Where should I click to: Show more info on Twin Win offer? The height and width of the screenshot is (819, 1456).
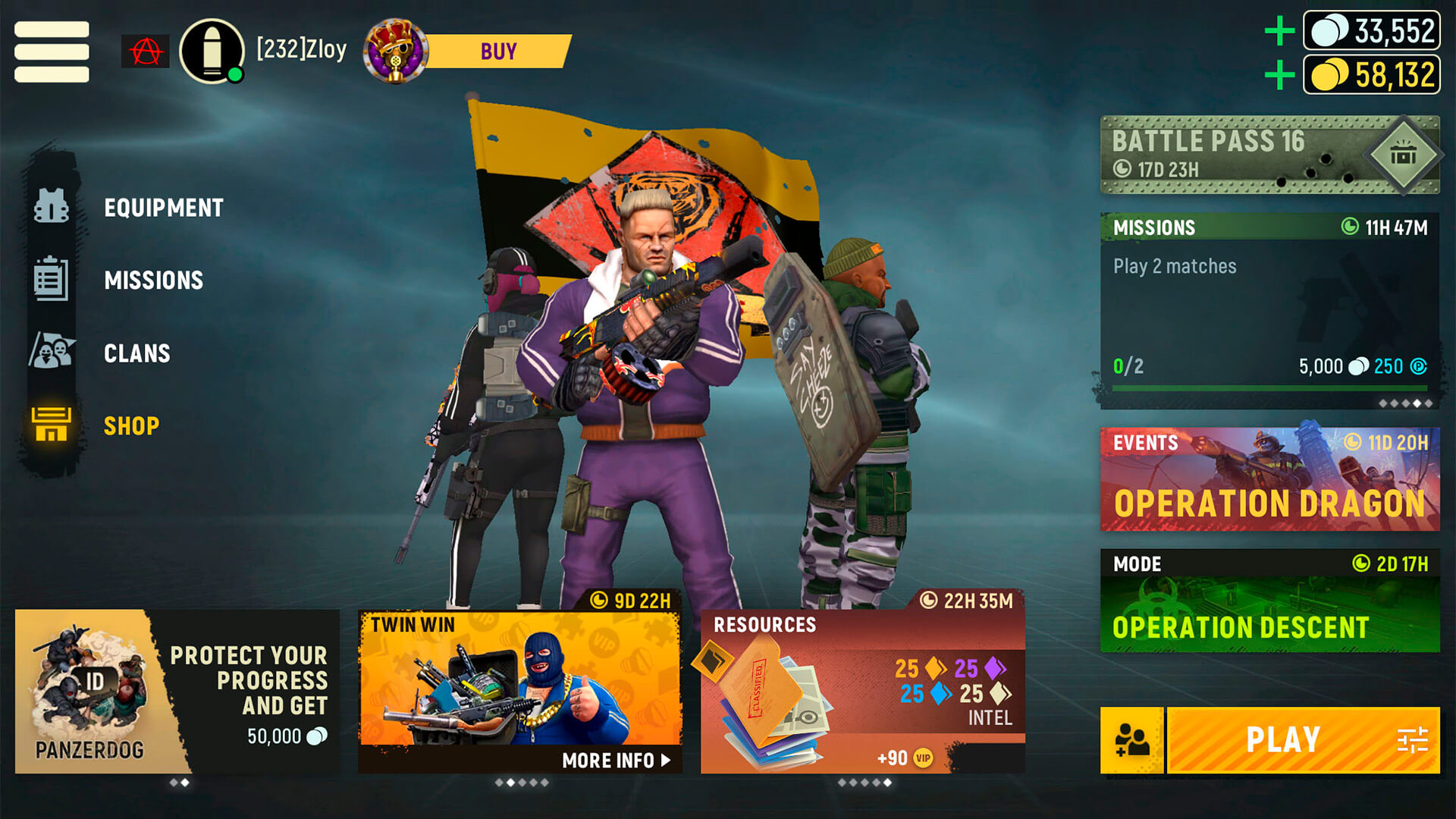[x=616, y=760]
